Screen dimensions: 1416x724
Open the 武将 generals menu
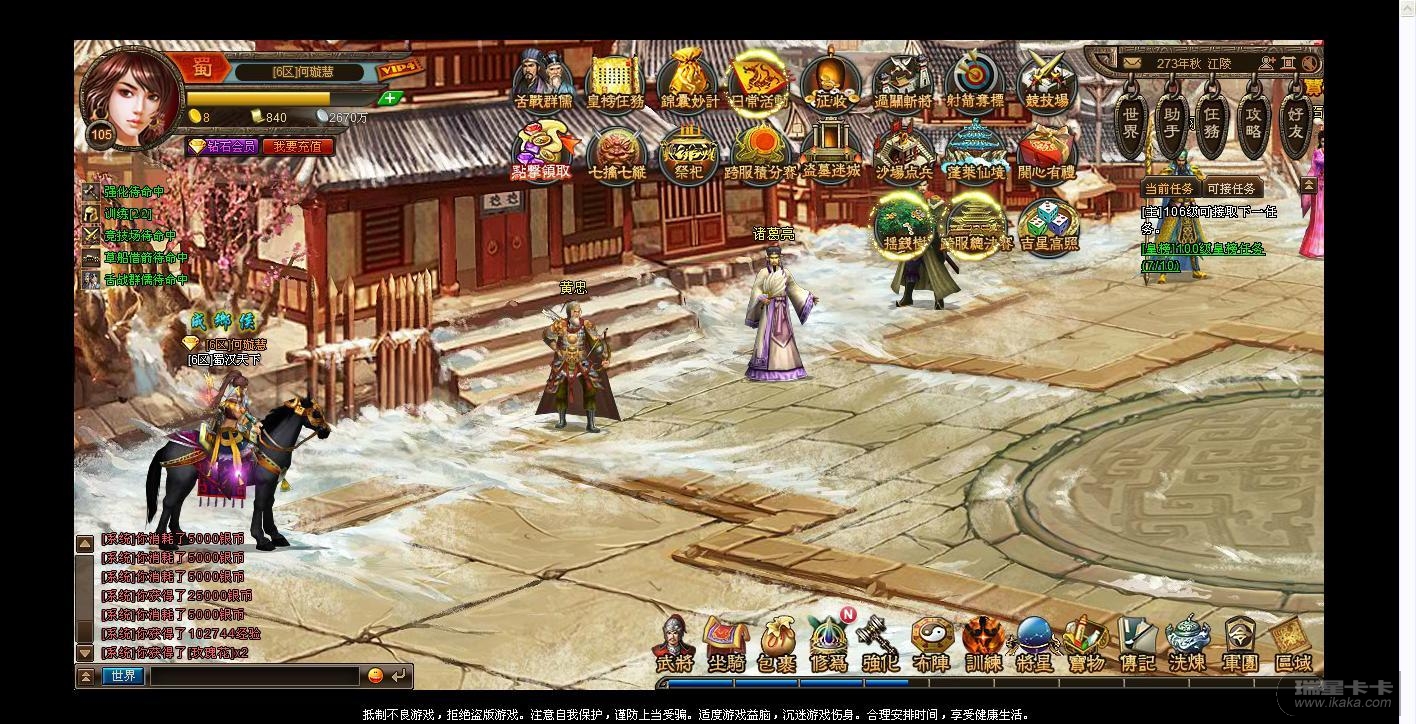pos(674,645)
